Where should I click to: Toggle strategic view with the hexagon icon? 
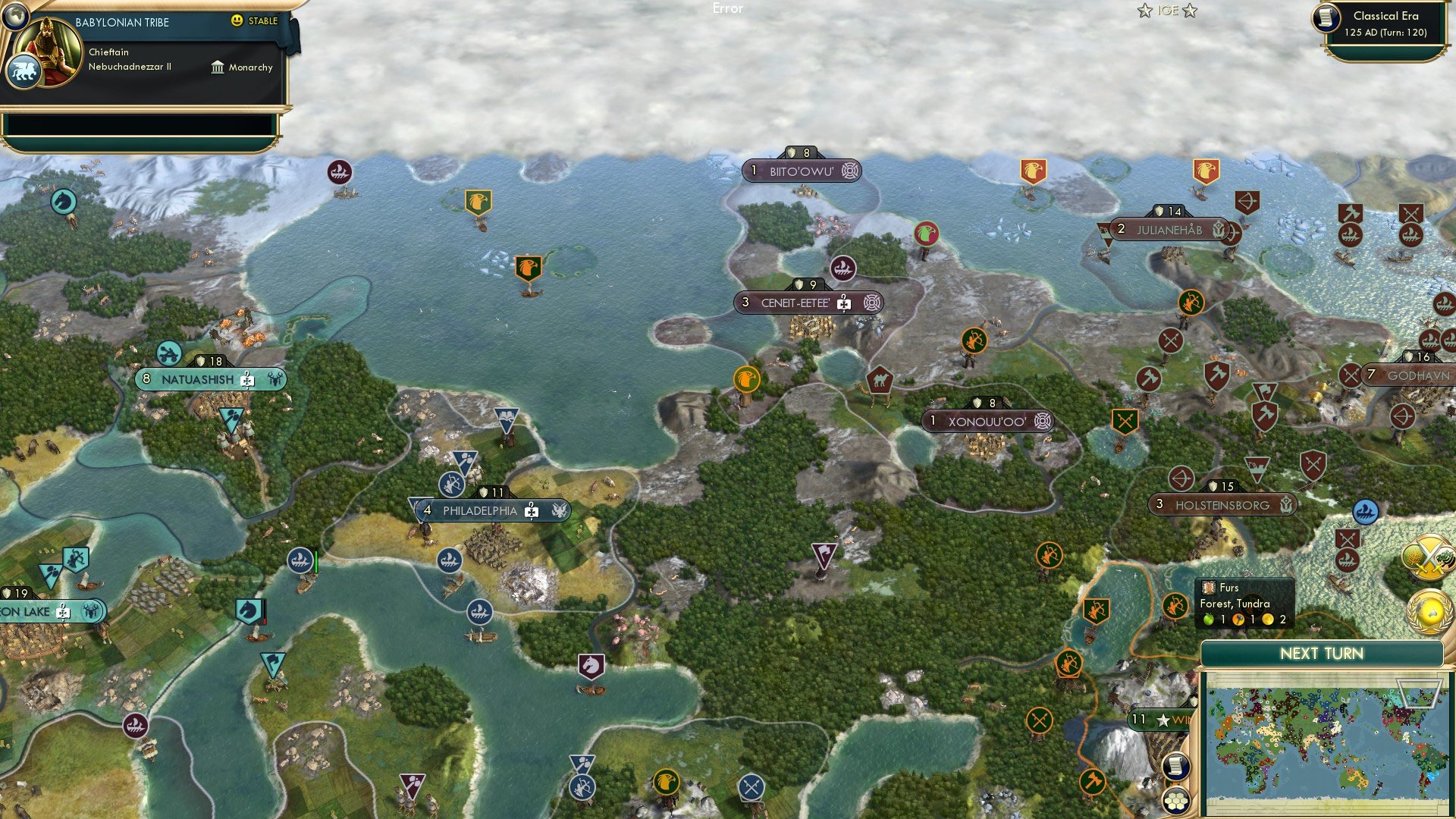click(1176, 802)
